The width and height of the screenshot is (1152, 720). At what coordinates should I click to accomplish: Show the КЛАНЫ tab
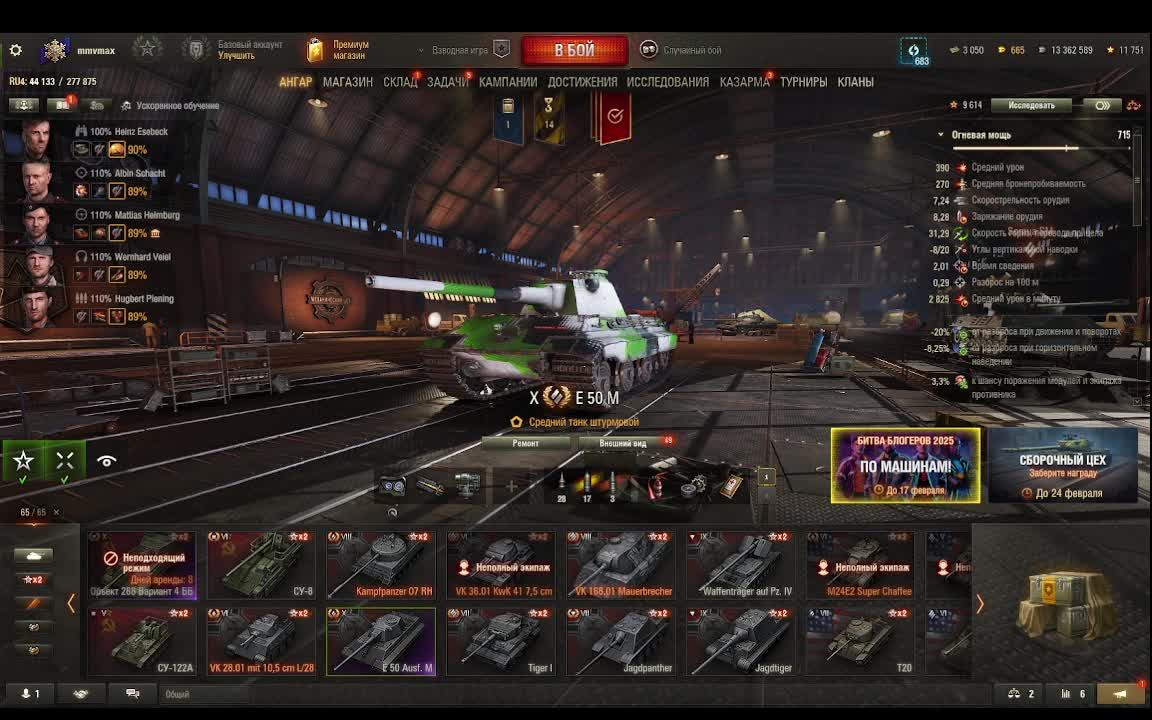[x=855, y=82]
